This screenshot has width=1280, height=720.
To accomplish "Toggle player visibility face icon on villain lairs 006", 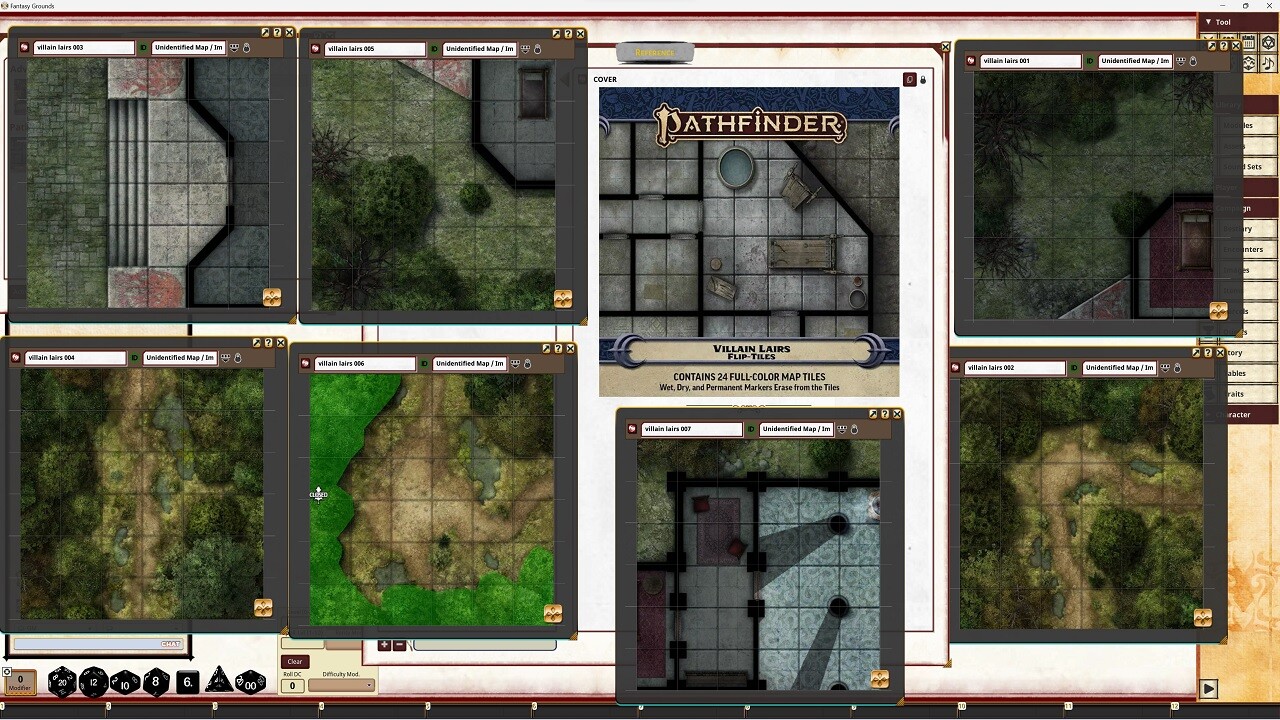I will (x=514, y=363).
